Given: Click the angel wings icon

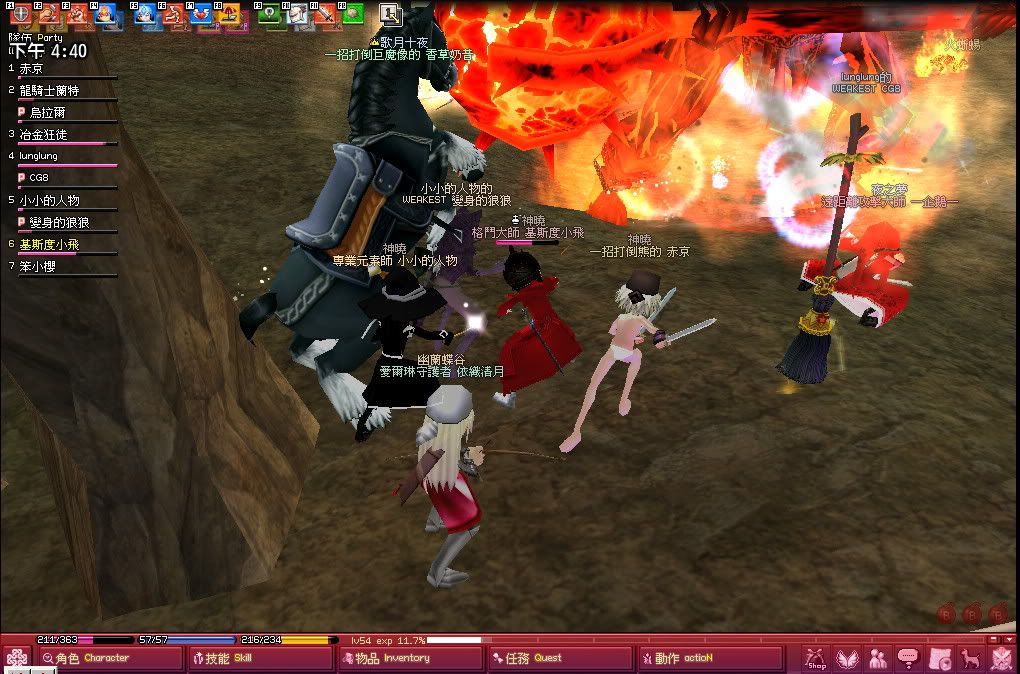Looking at the screenshot, I should click(x=848, y=658).
